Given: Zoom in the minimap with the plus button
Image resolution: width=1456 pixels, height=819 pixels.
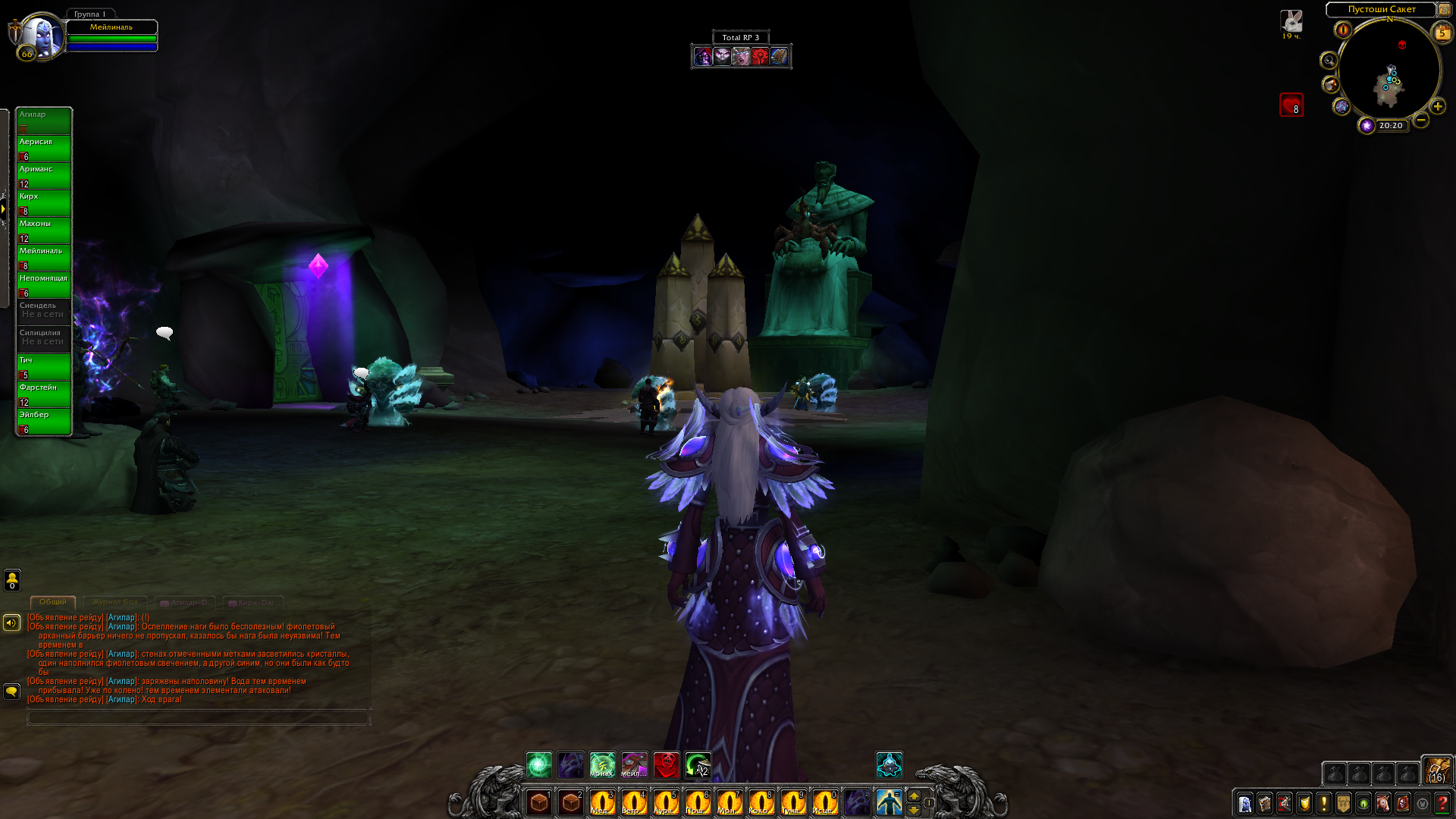Looking at the screenshot, I should (1437, 106).
